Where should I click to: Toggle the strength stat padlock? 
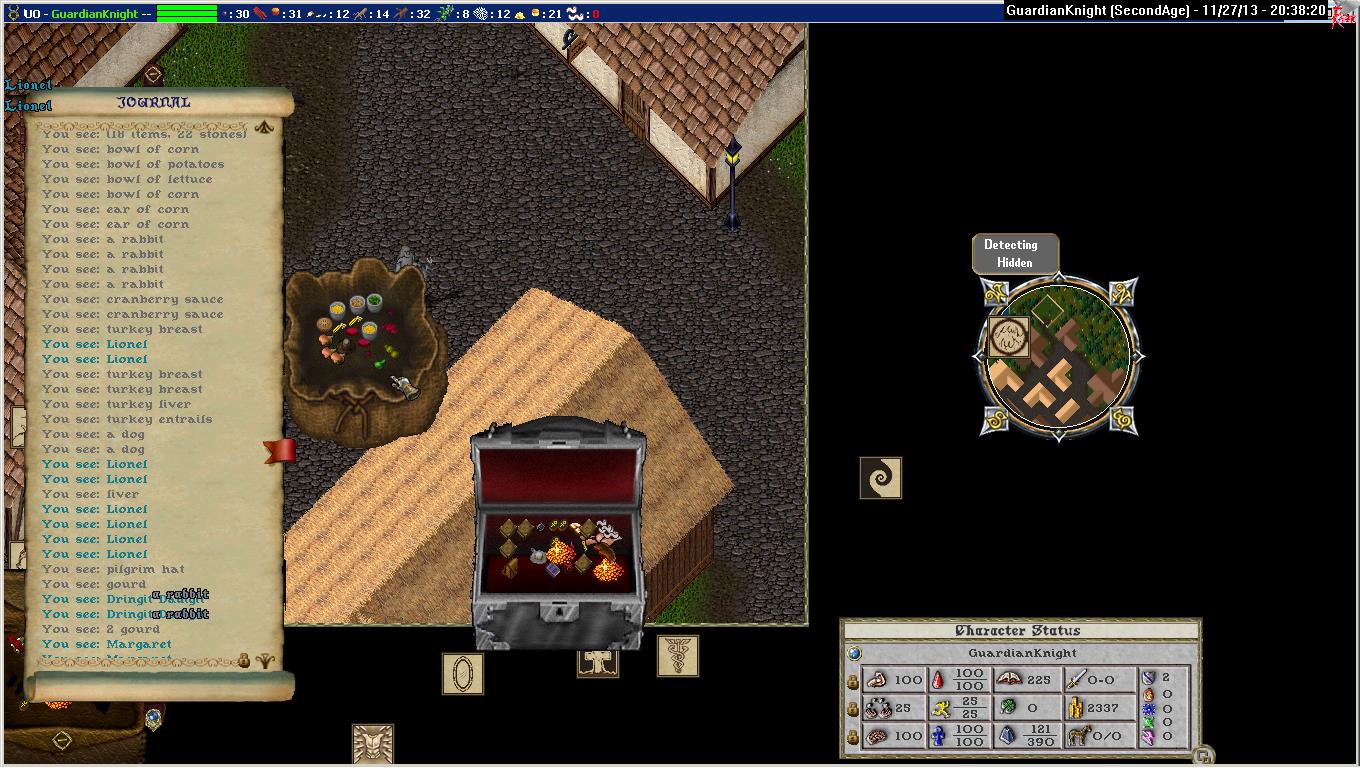[x=852, y=680]
